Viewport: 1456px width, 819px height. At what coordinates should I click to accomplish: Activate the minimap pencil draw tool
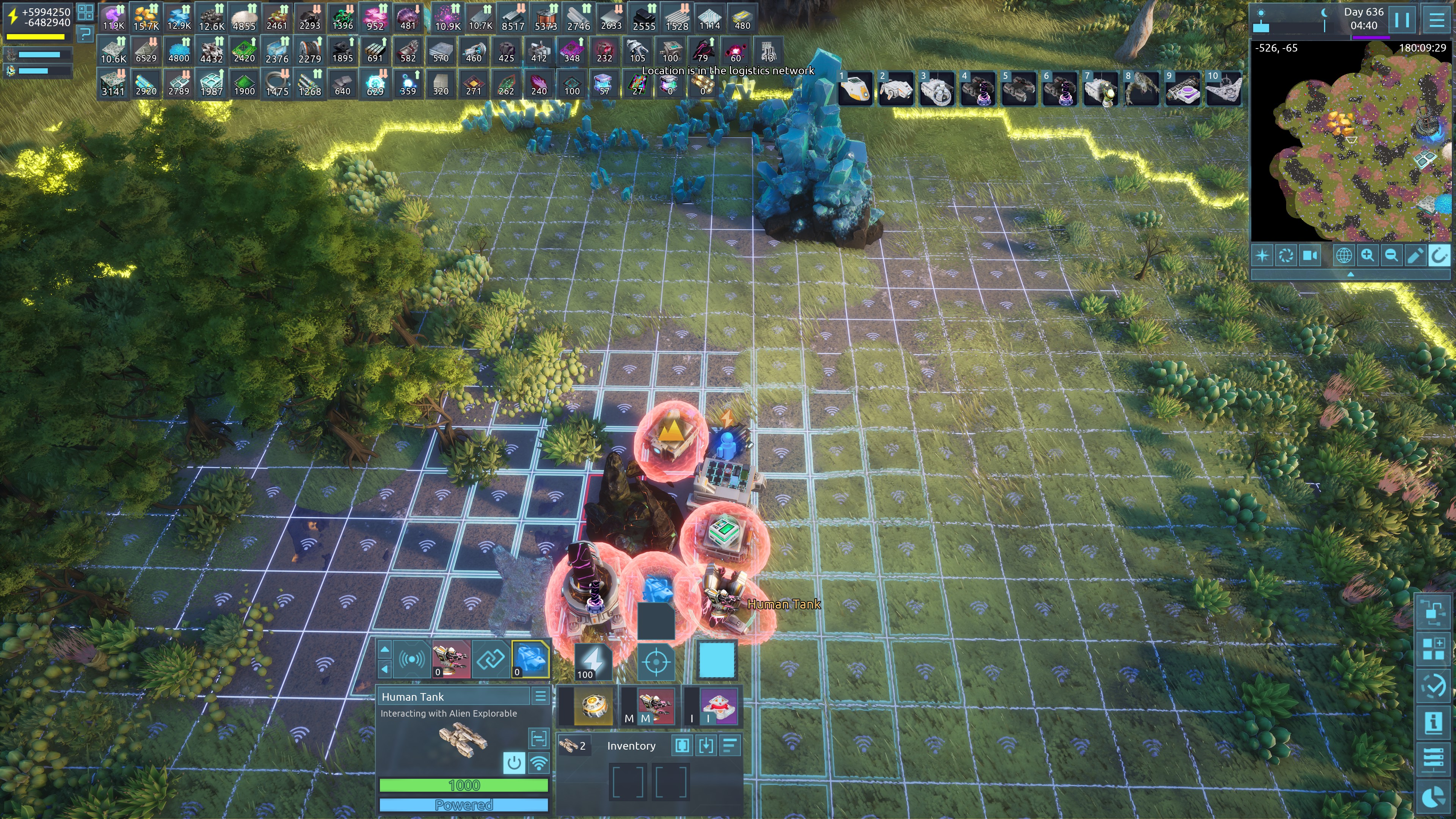coord(1415,256)
